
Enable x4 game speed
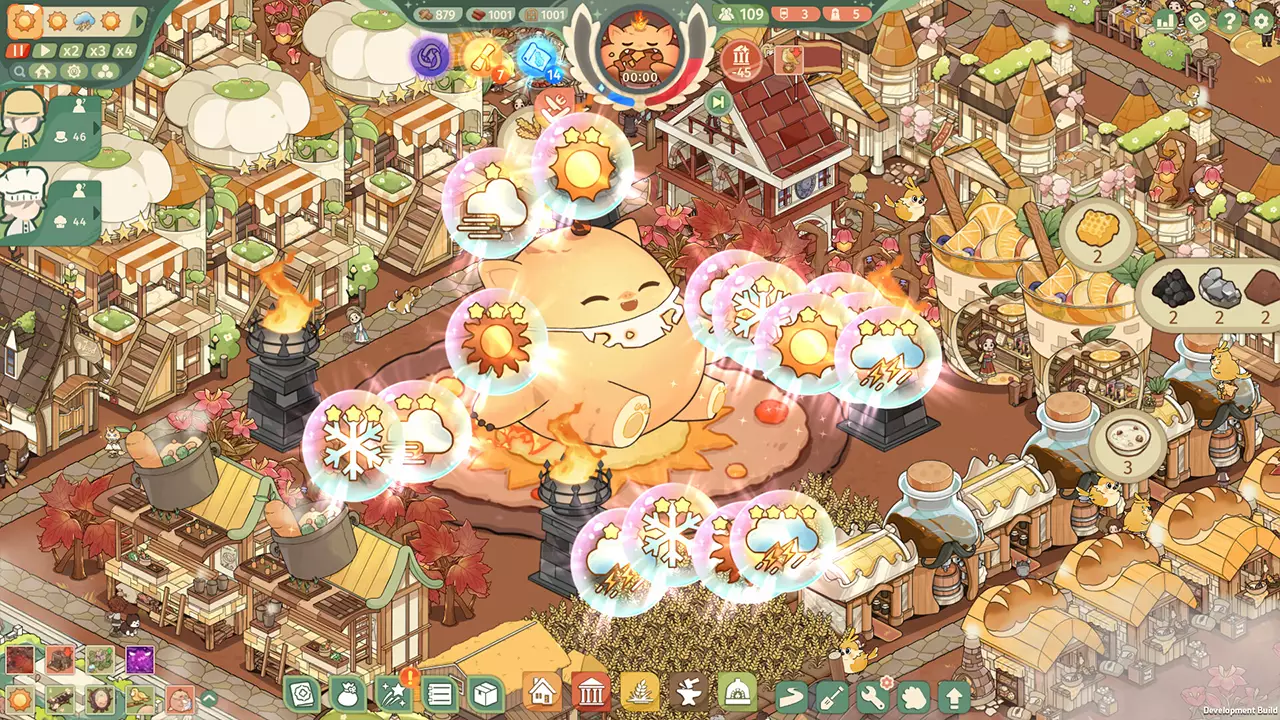click(x=124, y=50)
